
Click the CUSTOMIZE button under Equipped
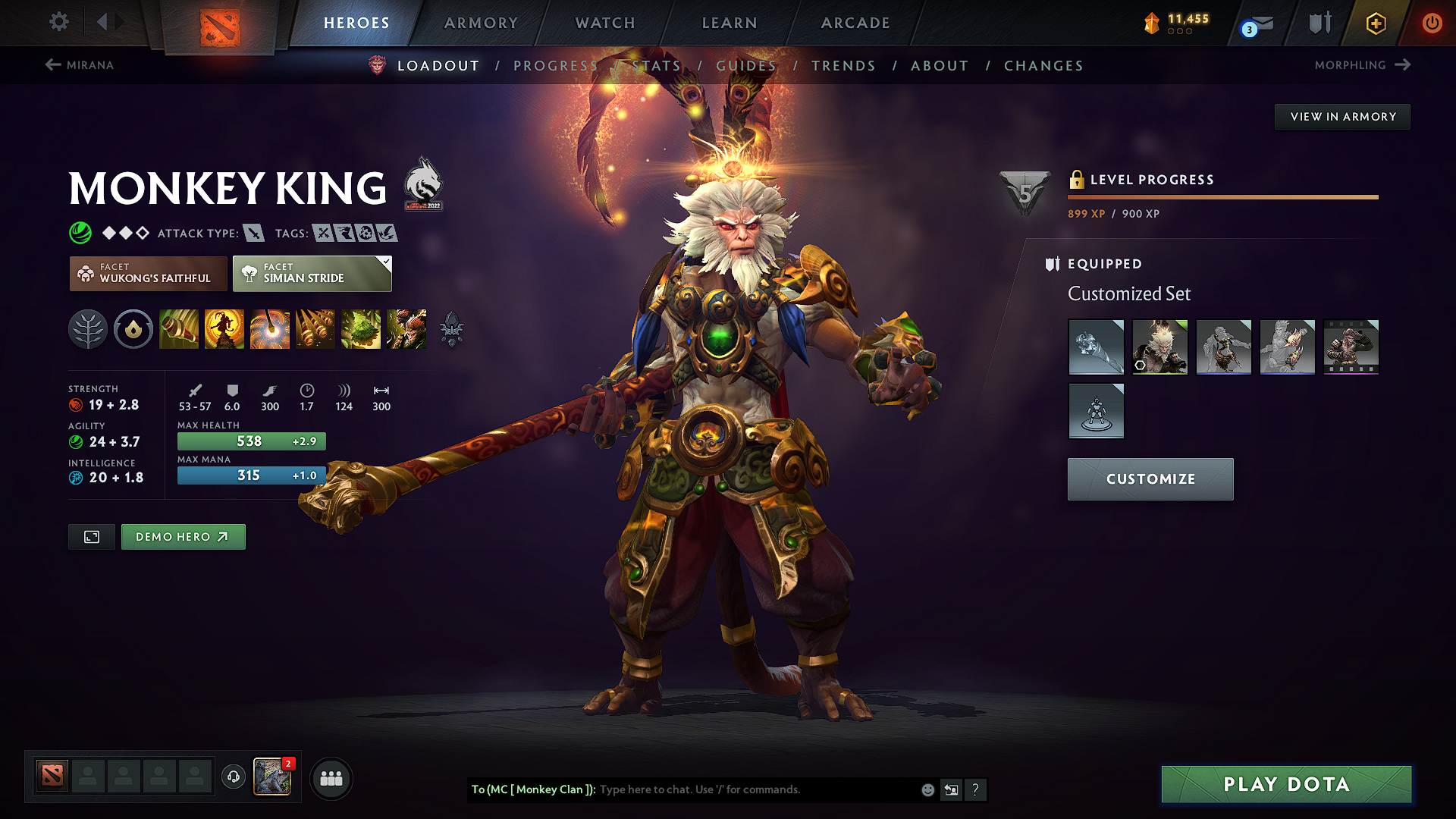click(x=1150, y=479)
